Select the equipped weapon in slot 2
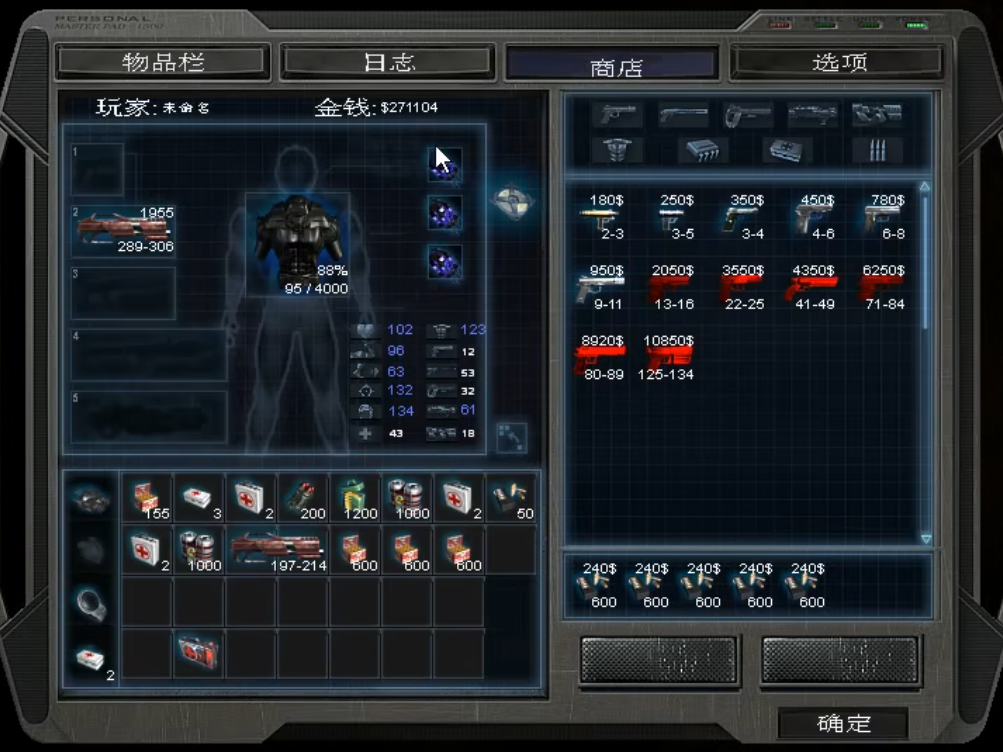Image resolution: width=1003 pixels, height=752 pixels. pos(124,230)
